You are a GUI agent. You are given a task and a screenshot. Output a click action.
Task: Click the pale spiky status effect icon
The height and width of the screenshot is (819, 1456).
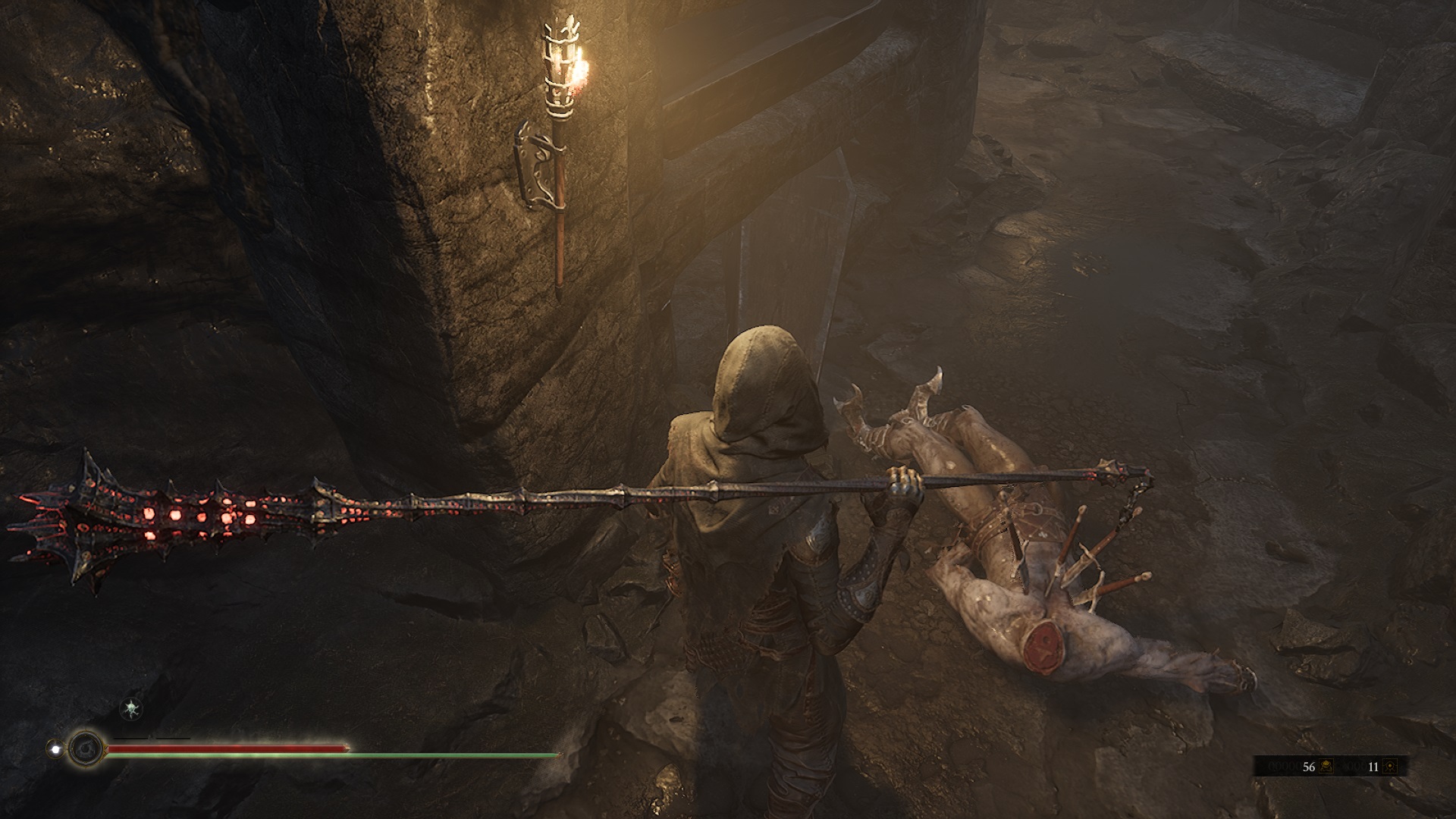133,709
